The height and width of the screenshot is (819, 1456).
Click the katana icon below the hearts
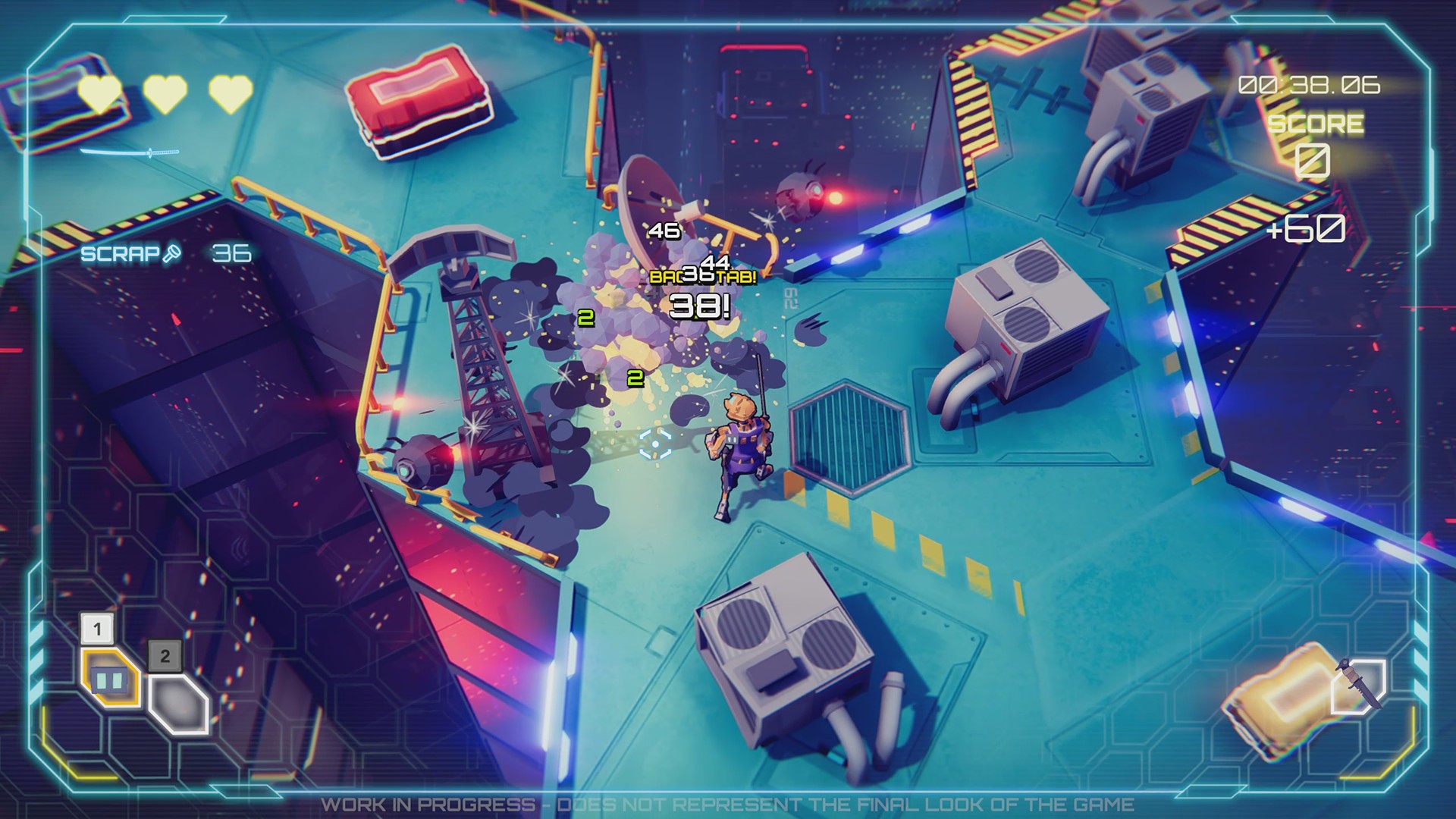tap(130, 153)
